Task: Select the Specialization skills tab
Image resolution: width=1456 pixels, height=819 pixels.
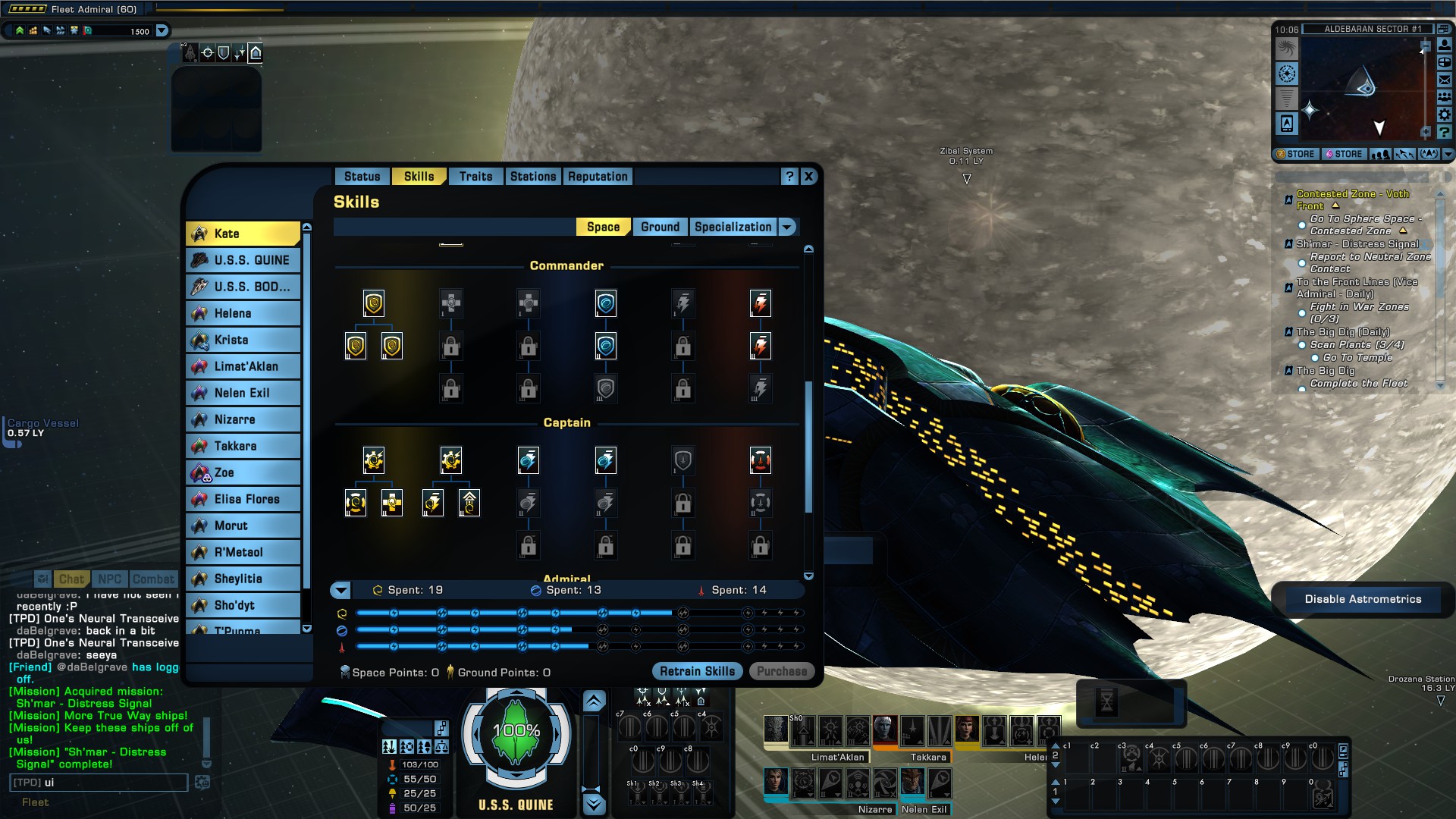Action: coord(733,227)
